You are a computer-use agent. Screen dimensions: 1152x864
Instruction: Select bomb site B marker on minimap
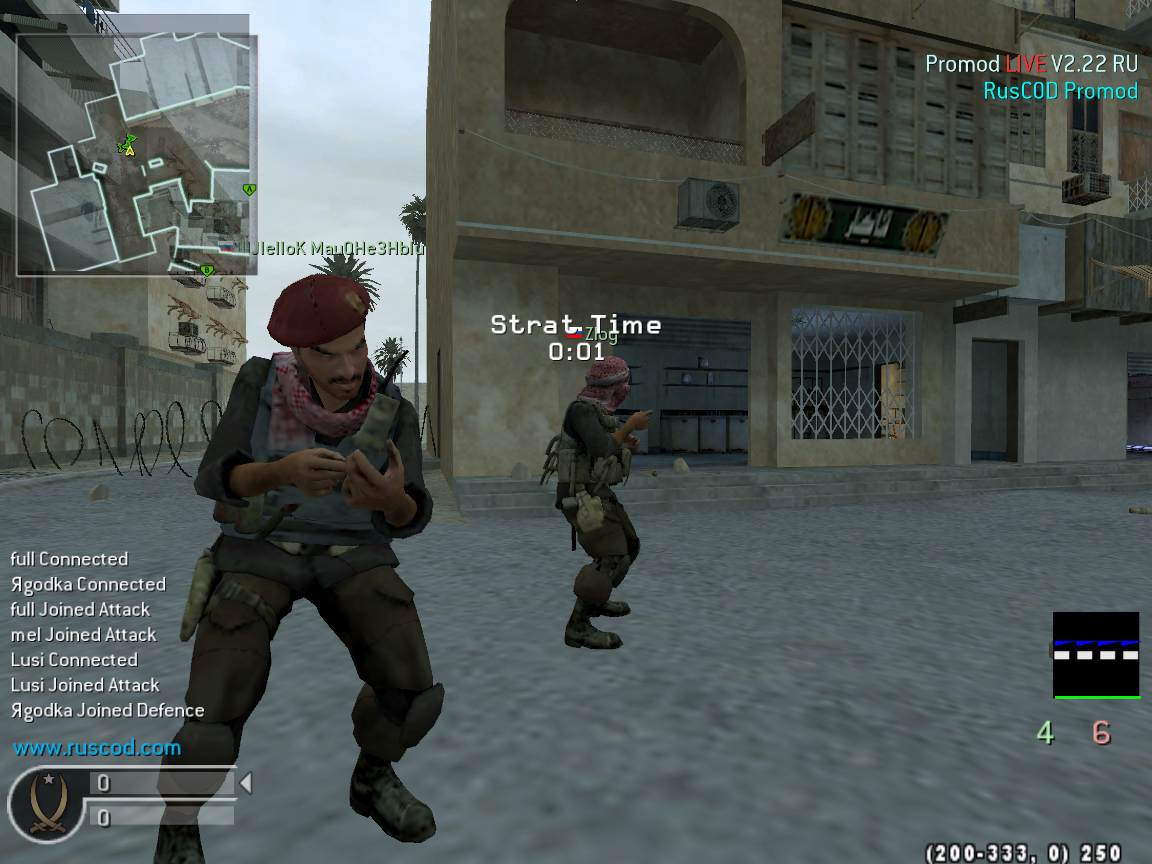(x=207, y=270)
